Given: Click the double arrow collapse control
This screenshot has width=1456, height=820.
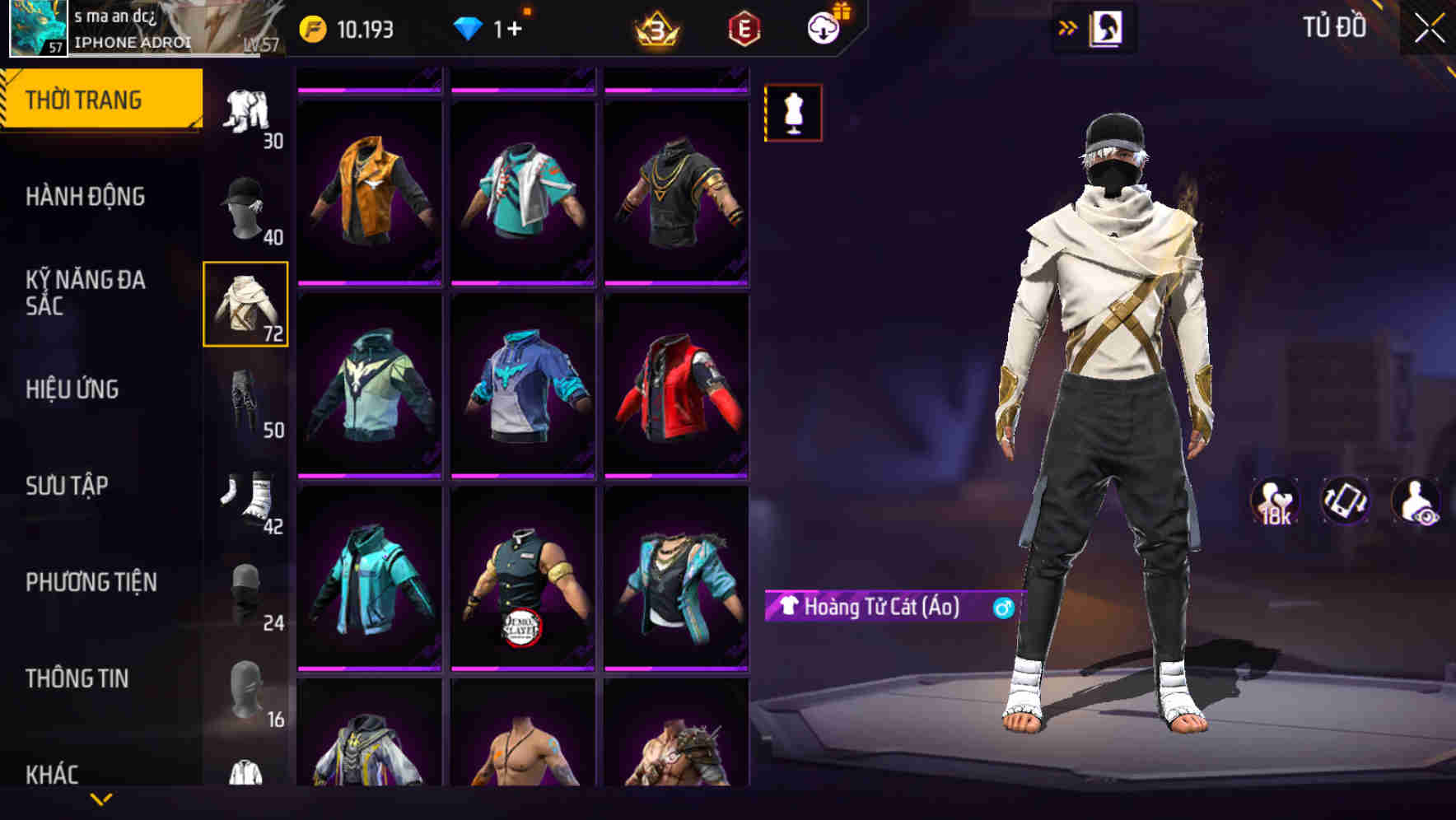Looking at the screenshot, I should pos(1066,27).
